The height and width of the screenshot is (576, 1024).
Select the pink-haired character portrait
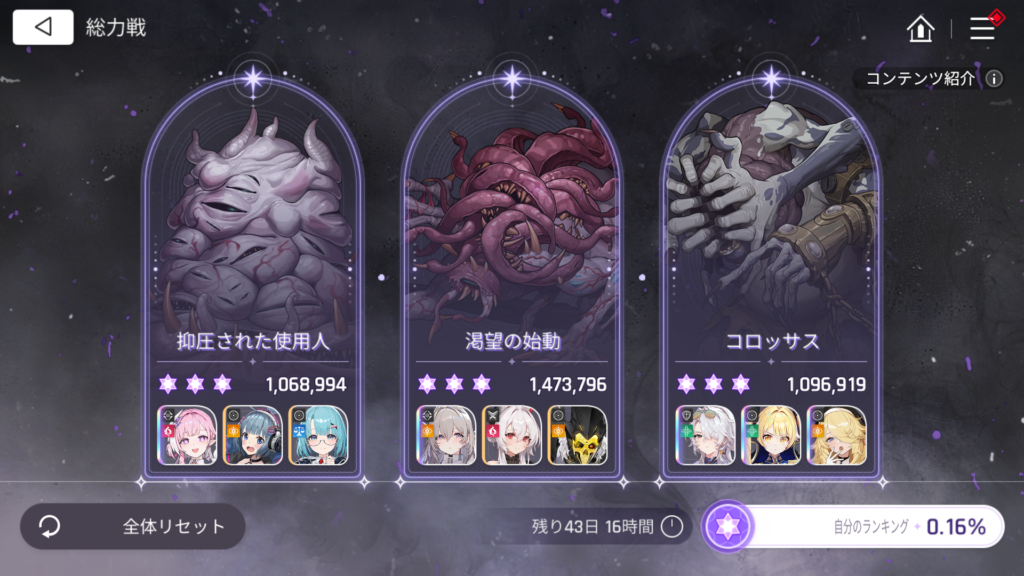click(x=187, y=435)
